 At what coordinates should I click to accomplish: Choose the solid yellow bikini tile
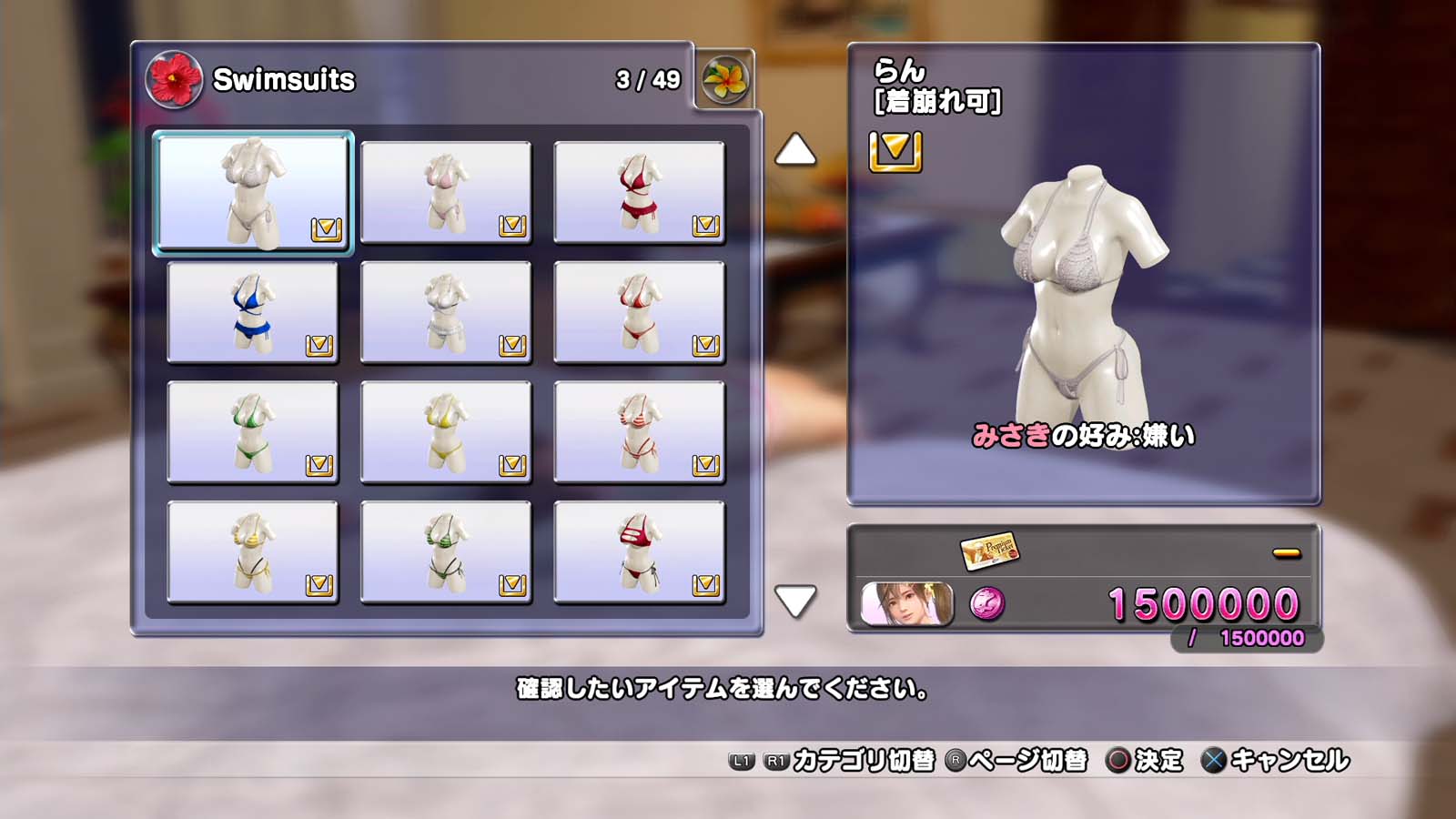[446, 432]
